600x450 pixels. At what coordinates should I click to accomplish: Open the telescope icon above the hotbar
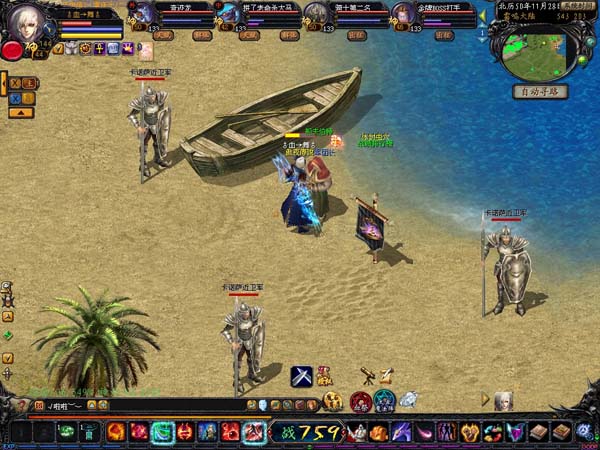click(x=367, y=376)
